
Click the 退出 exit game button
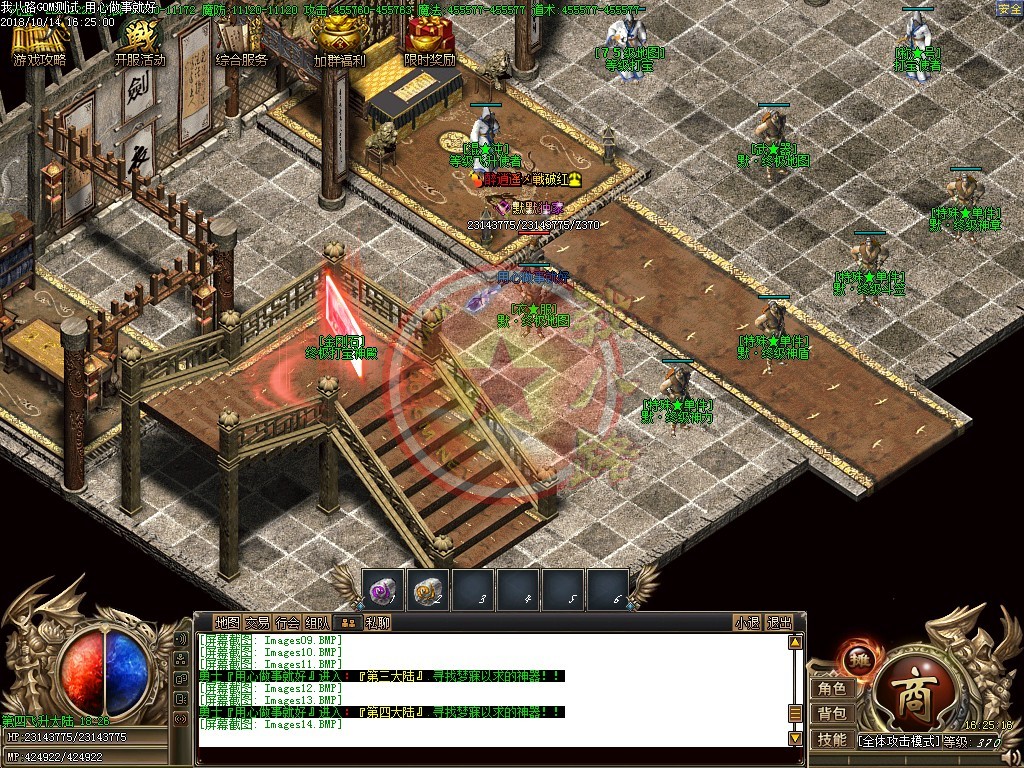point(780,622)
